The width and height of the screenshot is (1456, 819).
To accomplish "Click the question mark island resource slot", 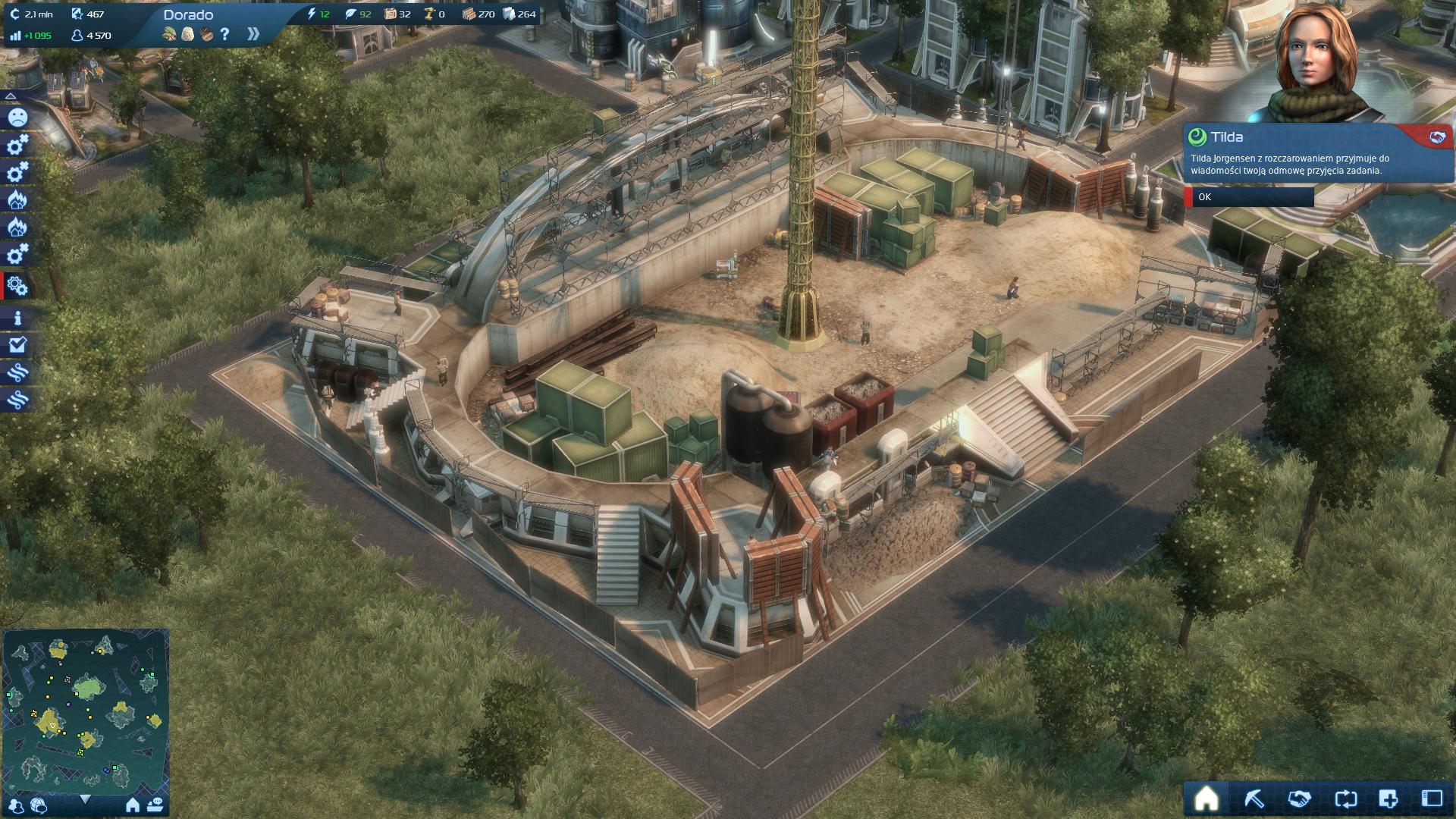I will pos(224,34).
